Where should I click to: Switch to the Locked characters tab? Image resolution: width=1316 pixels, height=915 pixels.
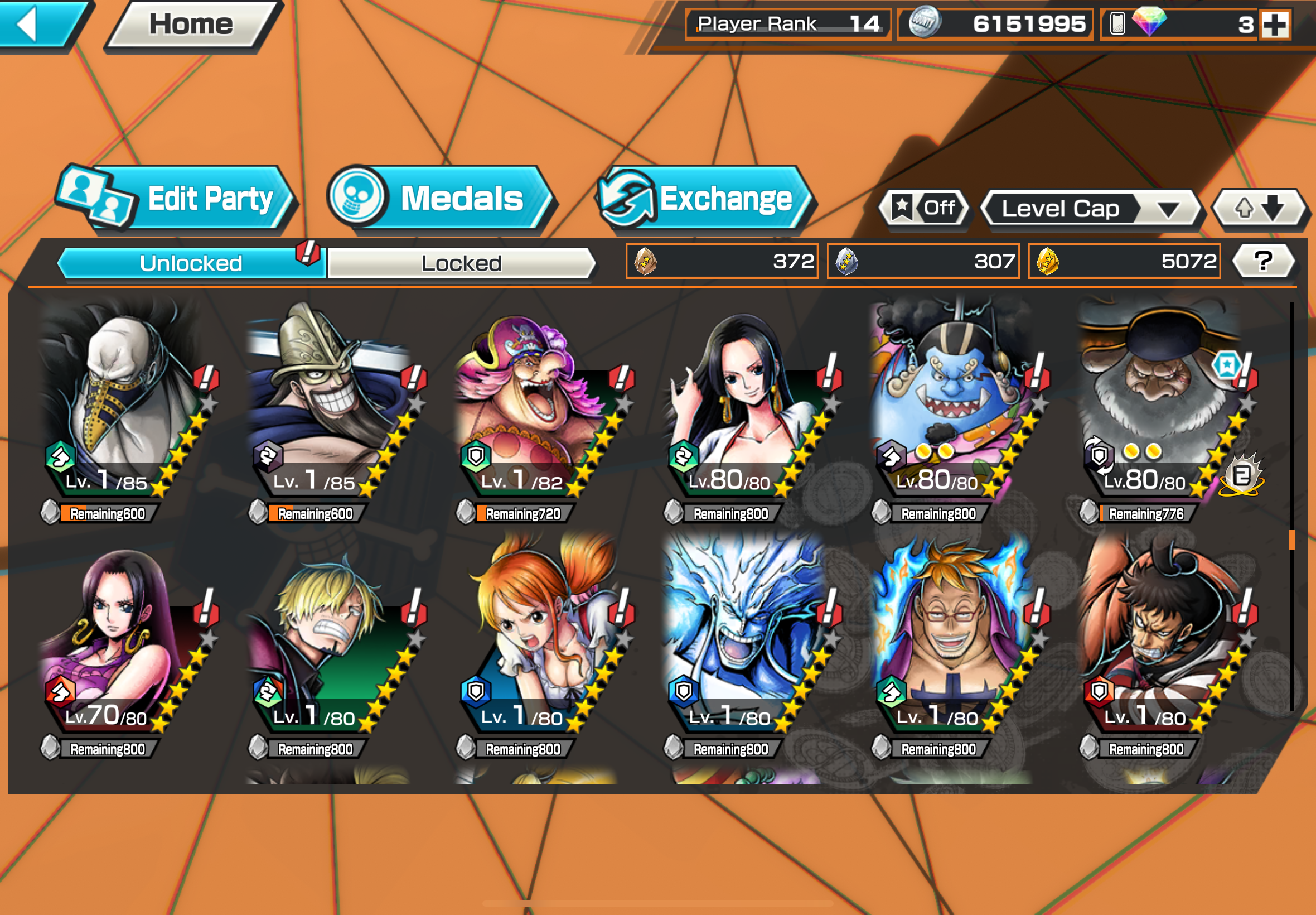(461, 263)
